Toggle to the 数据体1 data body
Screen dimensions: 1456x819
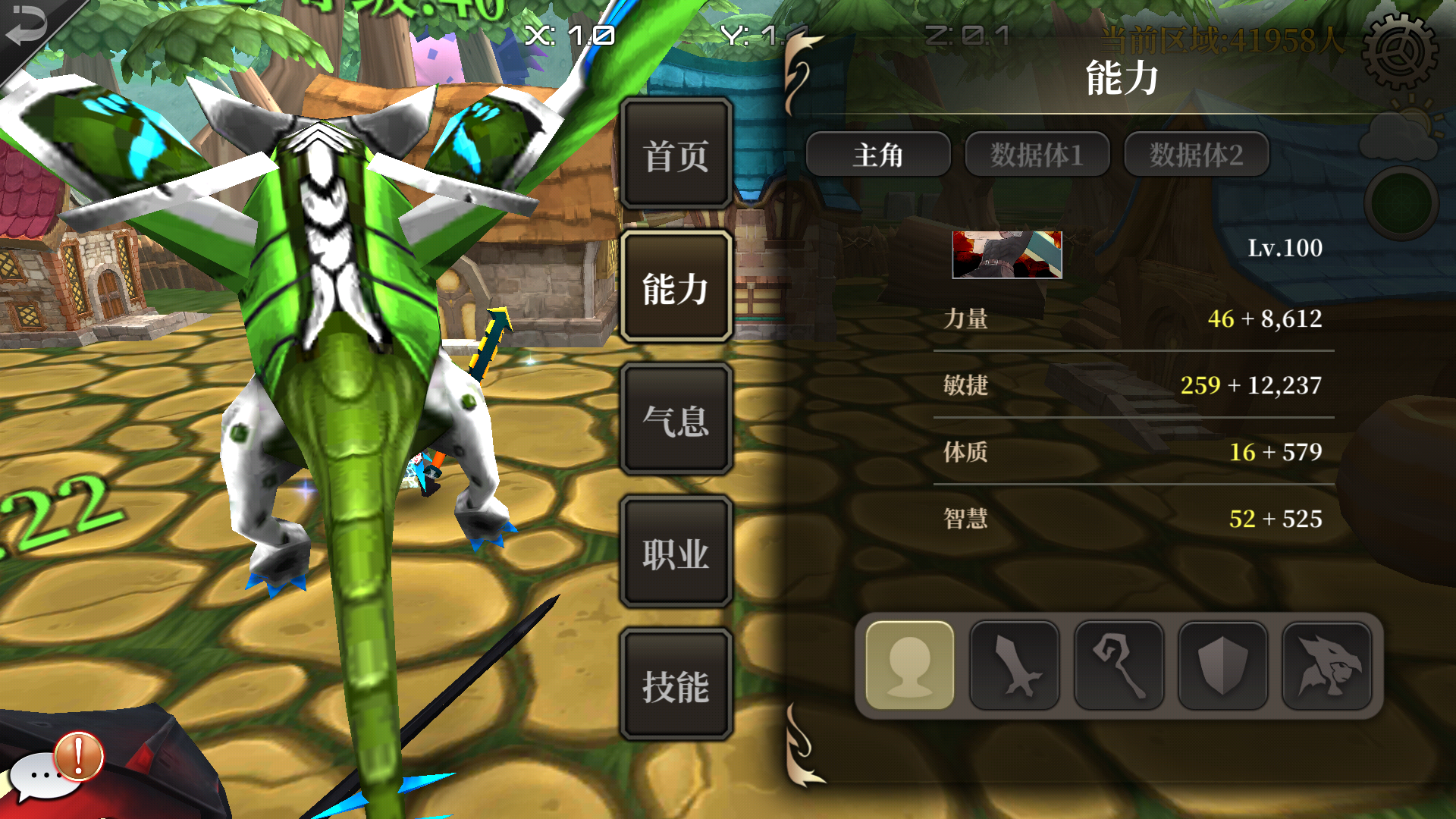coord(1036,154)
